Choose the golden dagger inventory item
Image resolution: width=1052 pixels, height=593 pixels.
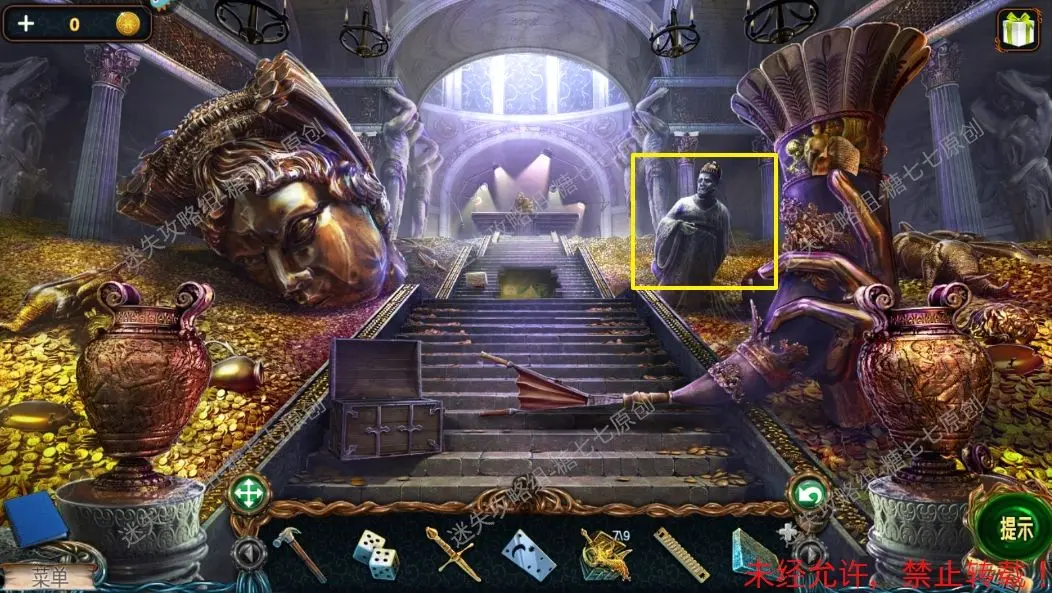449,552
